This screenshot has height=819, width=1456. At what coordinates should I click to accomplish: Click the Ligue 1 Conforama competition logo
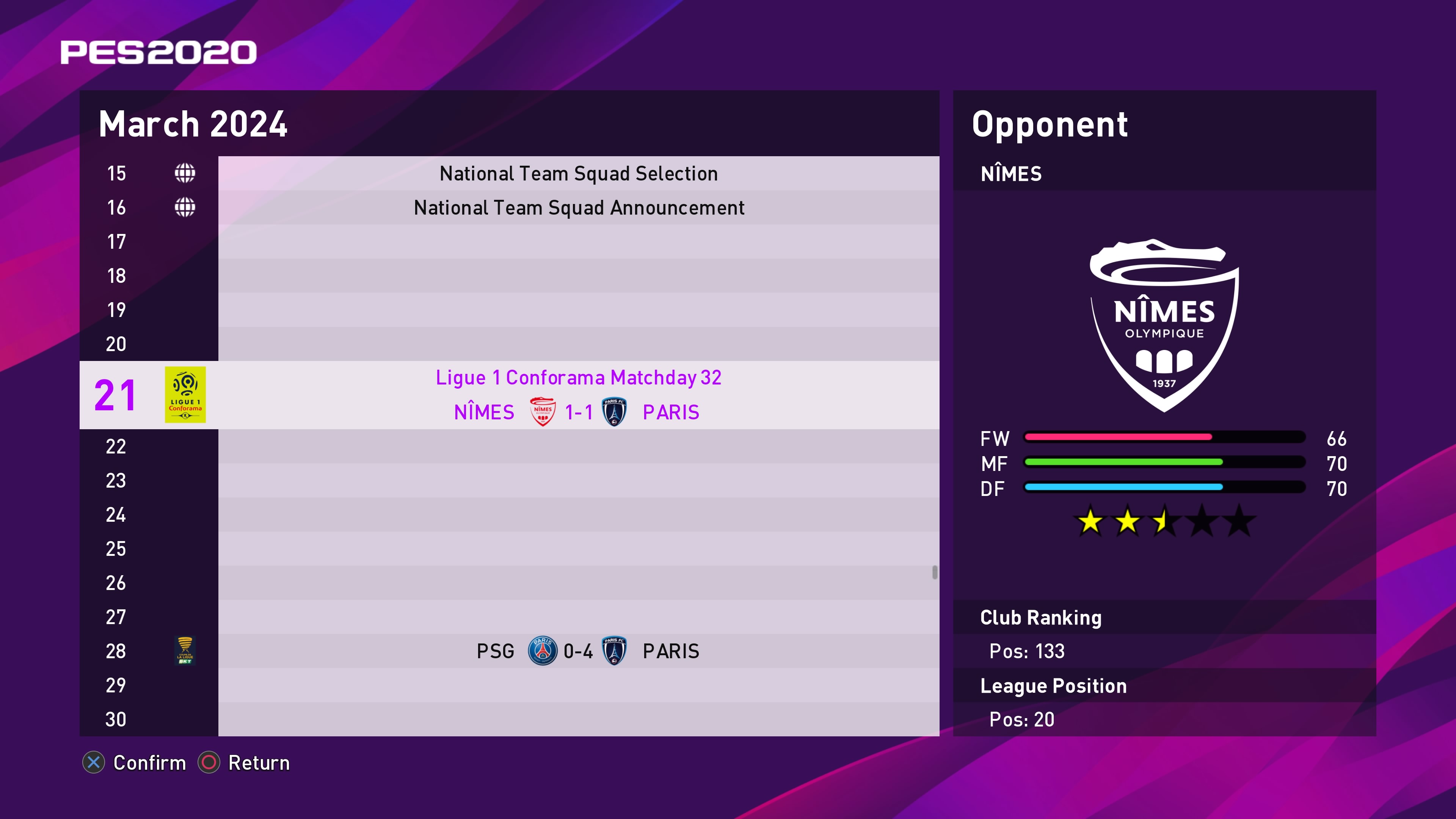click(185, 394)
